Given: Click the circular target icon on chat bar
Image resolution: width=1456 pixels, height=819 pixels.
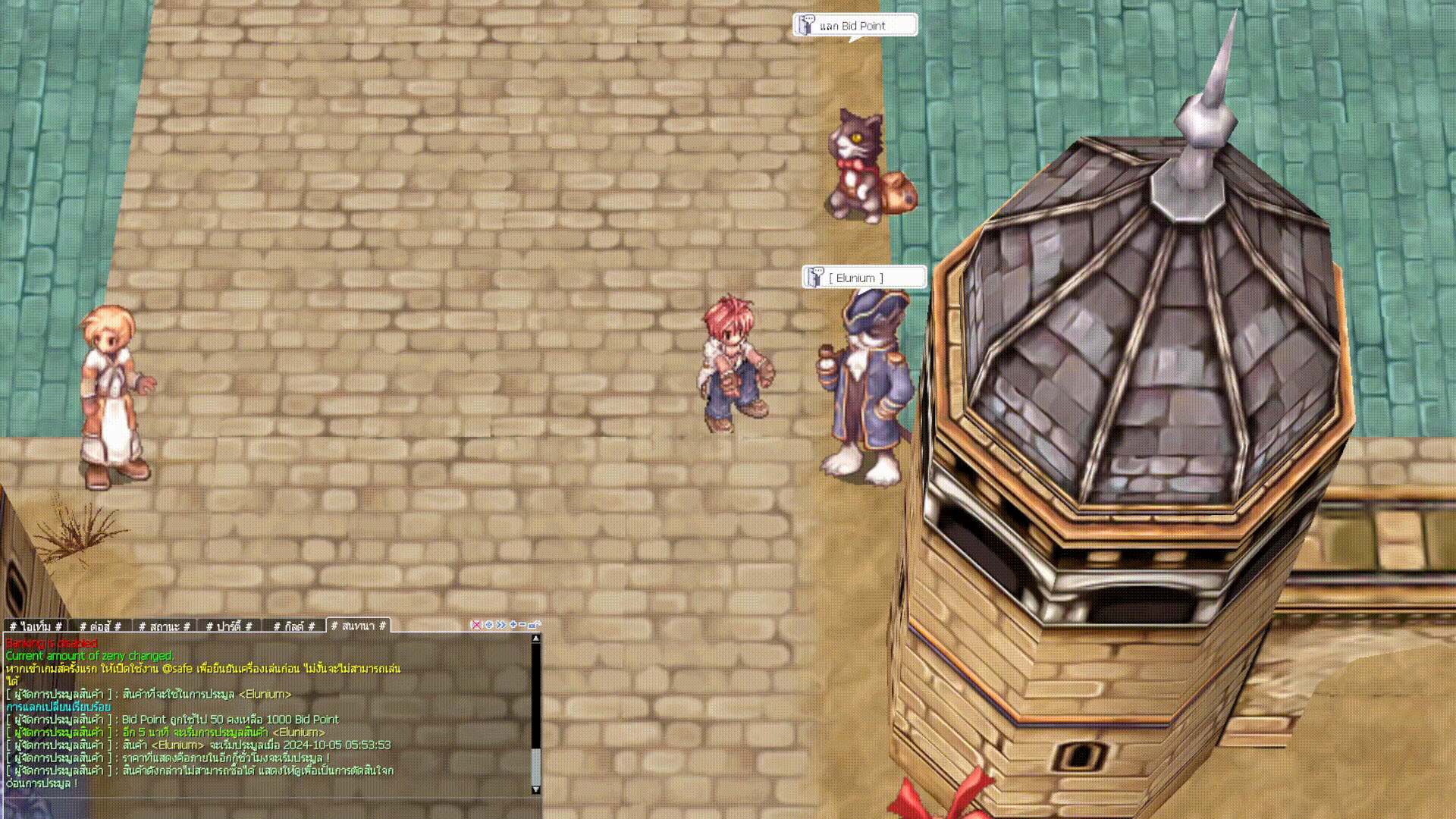Looking at the screenshot, I should tap(488, 625).
